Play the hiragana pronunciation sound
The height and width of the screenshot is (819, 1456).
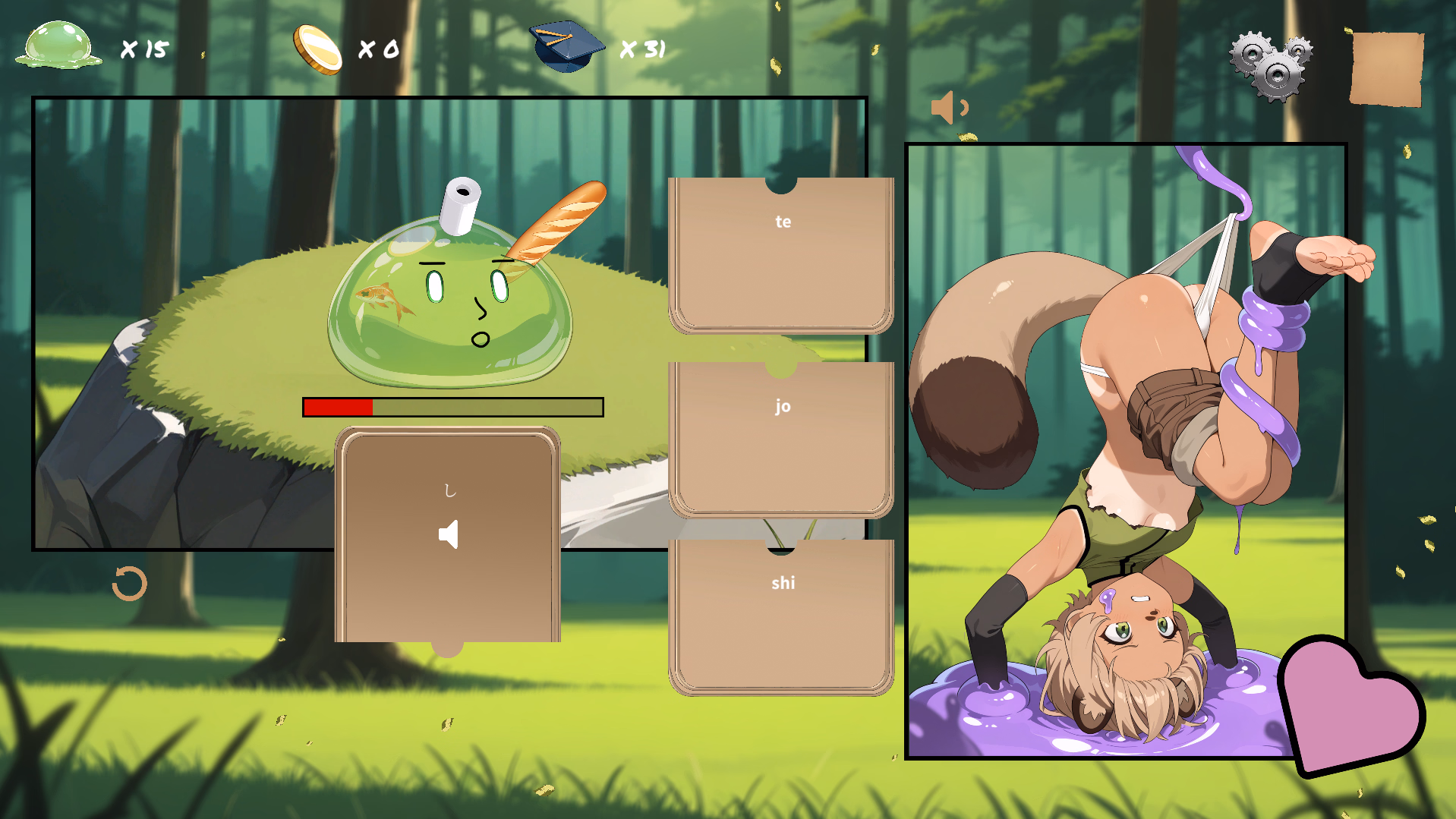449,535
